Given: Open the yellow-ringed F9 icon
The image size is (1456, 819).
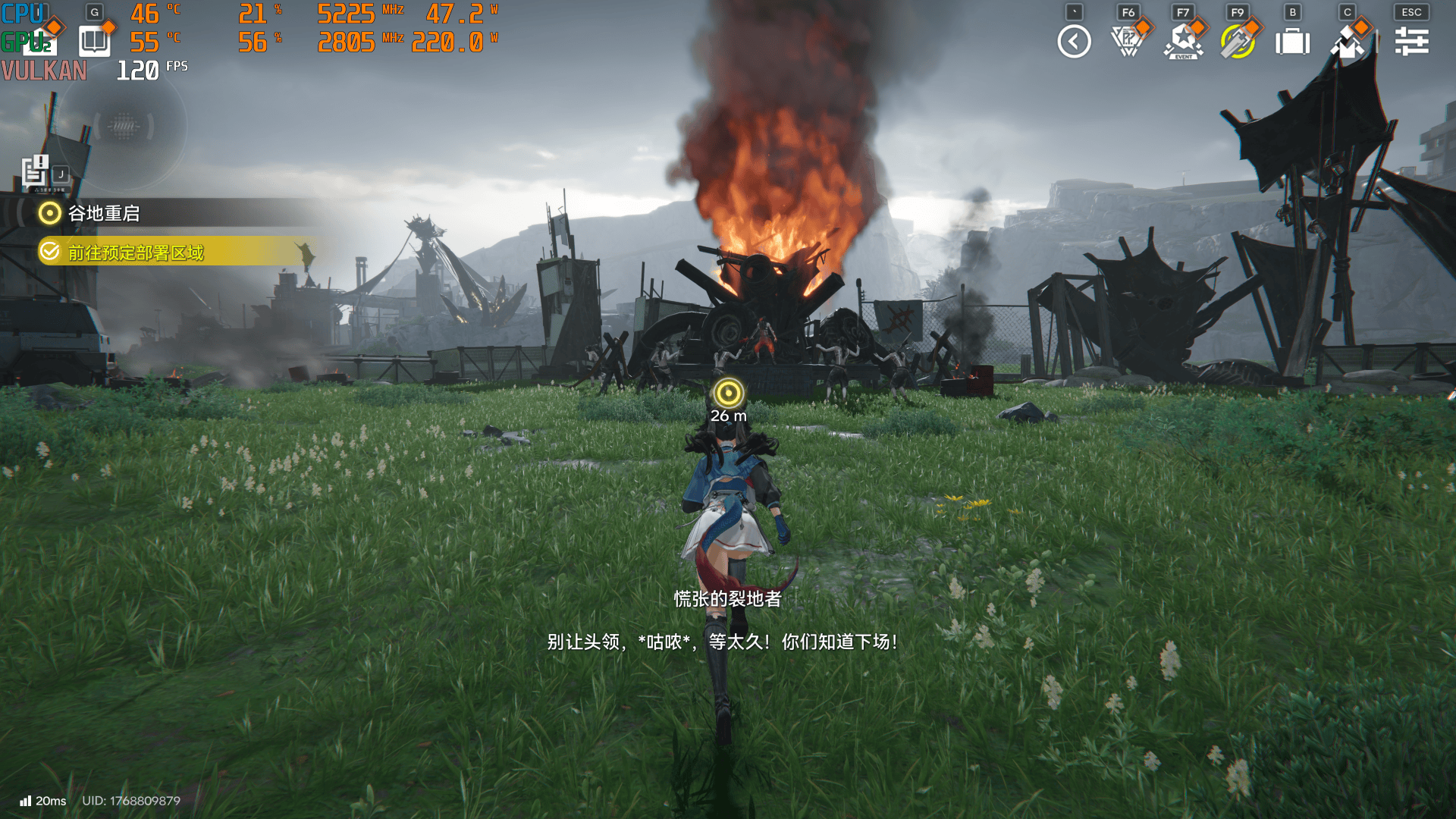Looking at the screenshot, I should tap(1238, 42).
